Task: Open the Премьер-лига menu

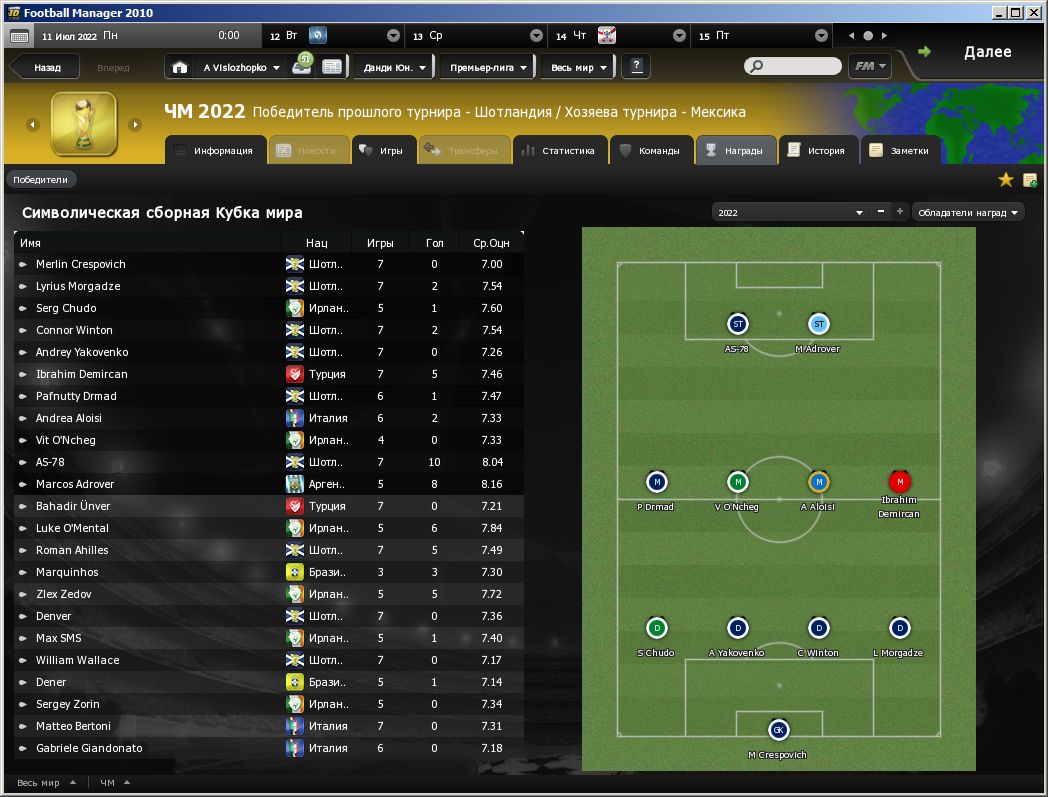Action: 487,68
